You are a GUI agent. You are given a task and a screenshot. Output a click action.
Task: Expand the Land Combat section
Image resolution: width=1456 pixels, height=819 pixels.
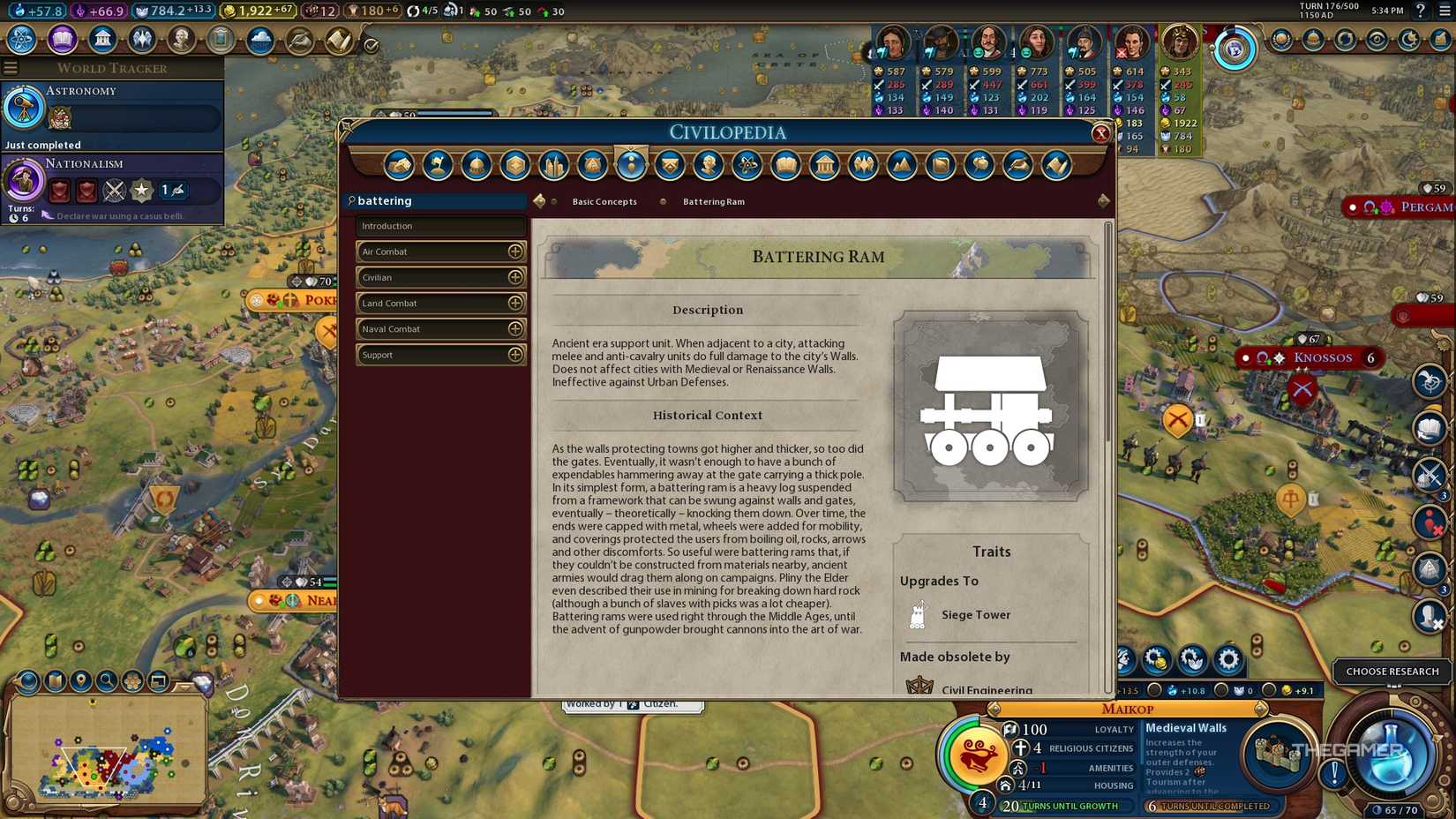(x=516, y=303)
